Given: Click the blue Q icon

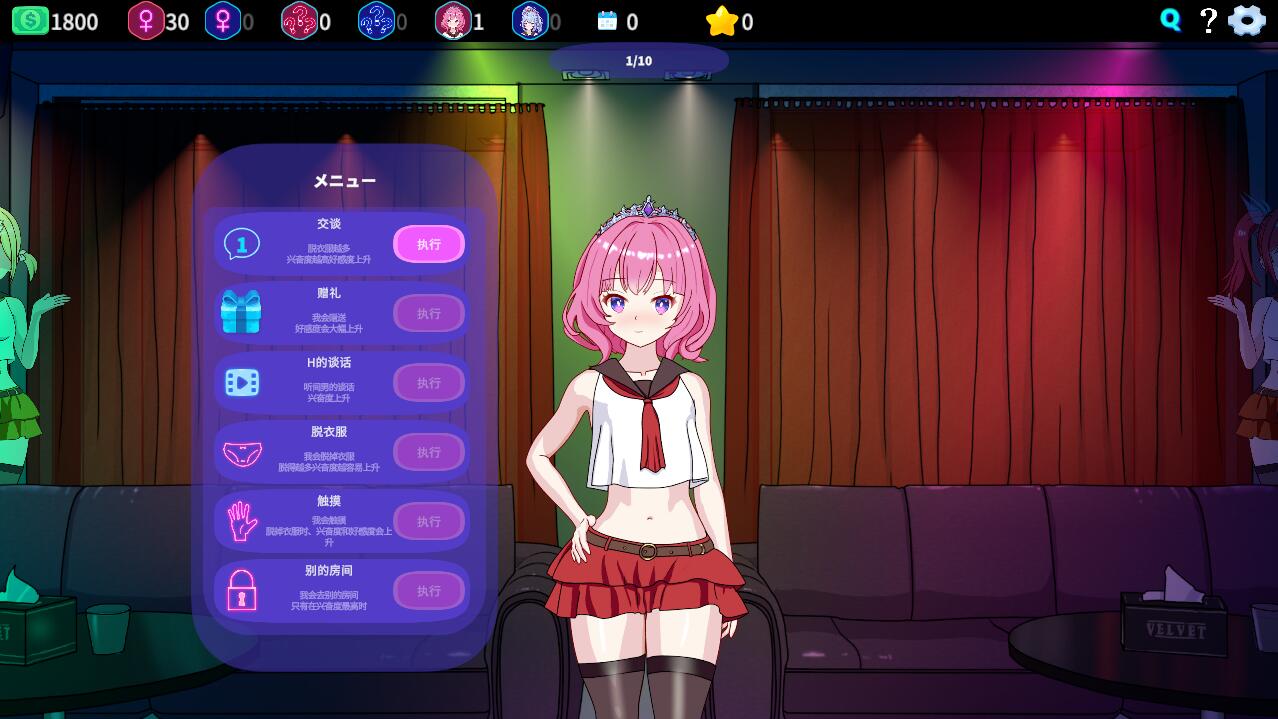Looking at the screenshot, I should (1170, 20).
